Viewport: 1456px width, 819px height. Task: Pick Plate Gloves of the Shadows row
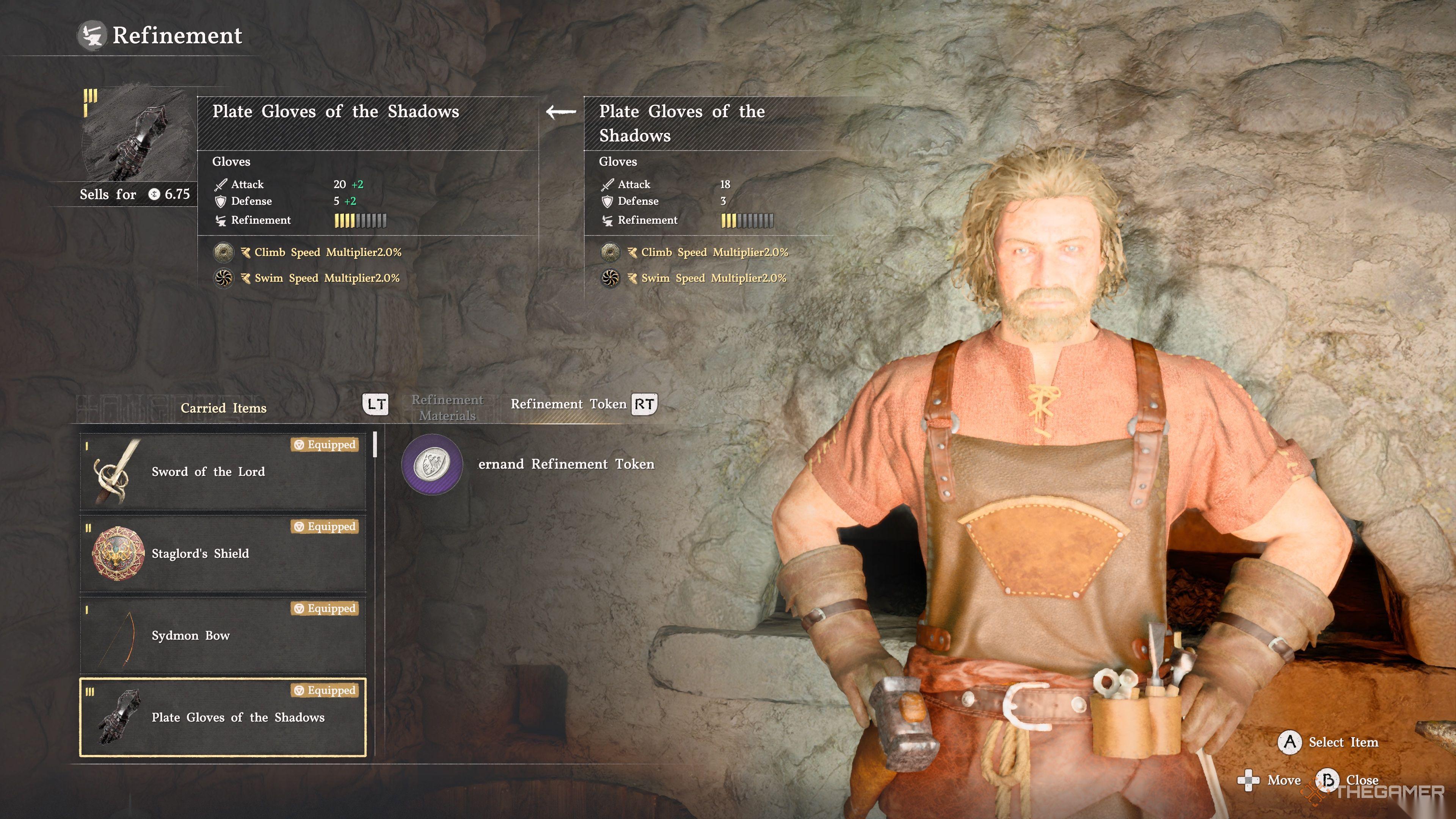(x=223, y=717)
